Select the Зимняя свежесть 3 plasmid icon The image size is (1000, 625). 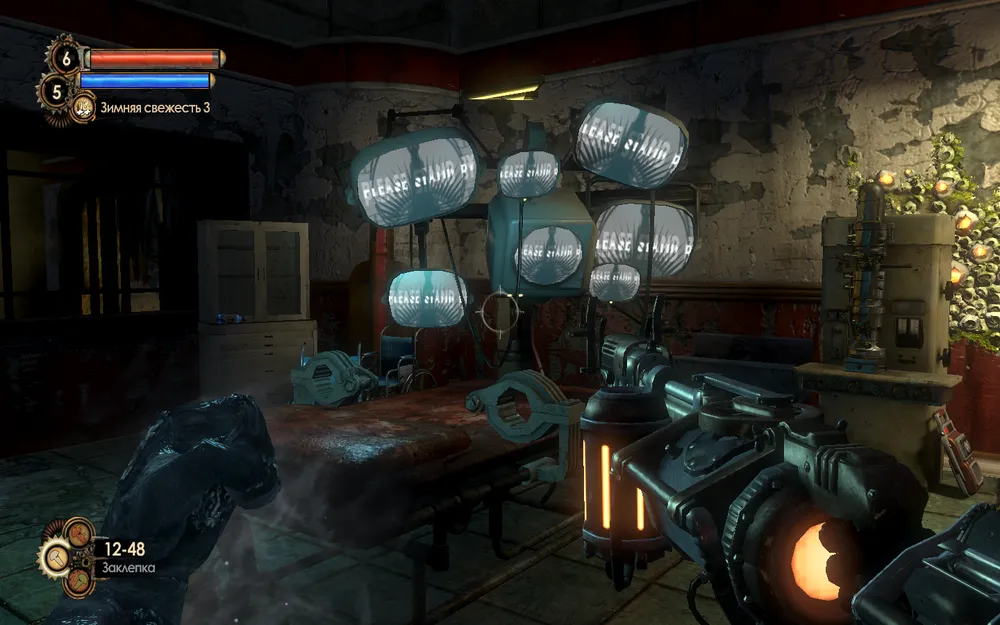pyautogui.click(x=84, y=106)
